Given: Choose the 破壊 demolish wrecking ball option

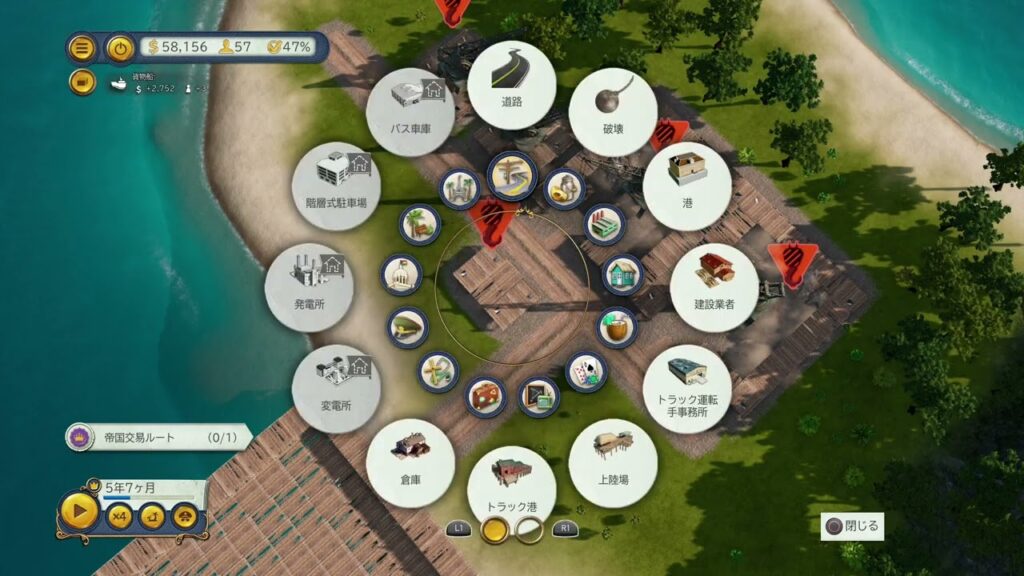Looking at the screenshot, I should 612,112.
